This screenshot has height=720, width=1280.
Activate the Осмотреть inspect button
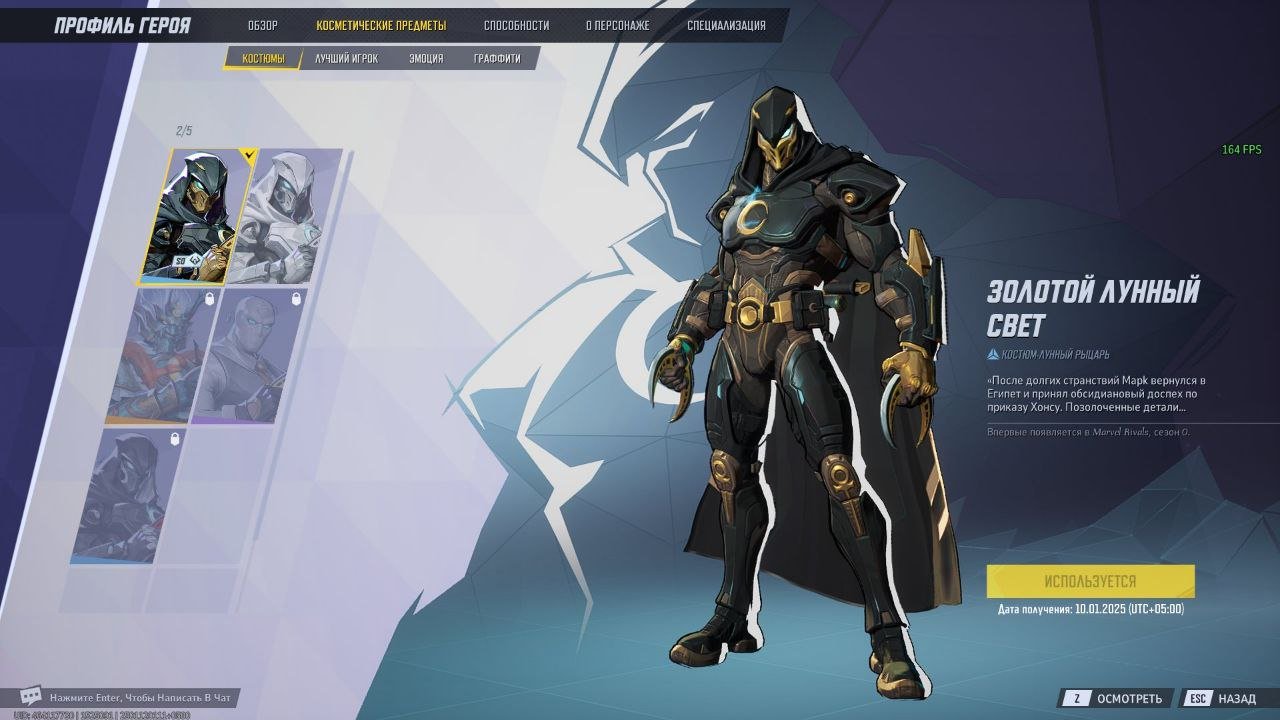pyautogui.click(x=1116, y=698)
